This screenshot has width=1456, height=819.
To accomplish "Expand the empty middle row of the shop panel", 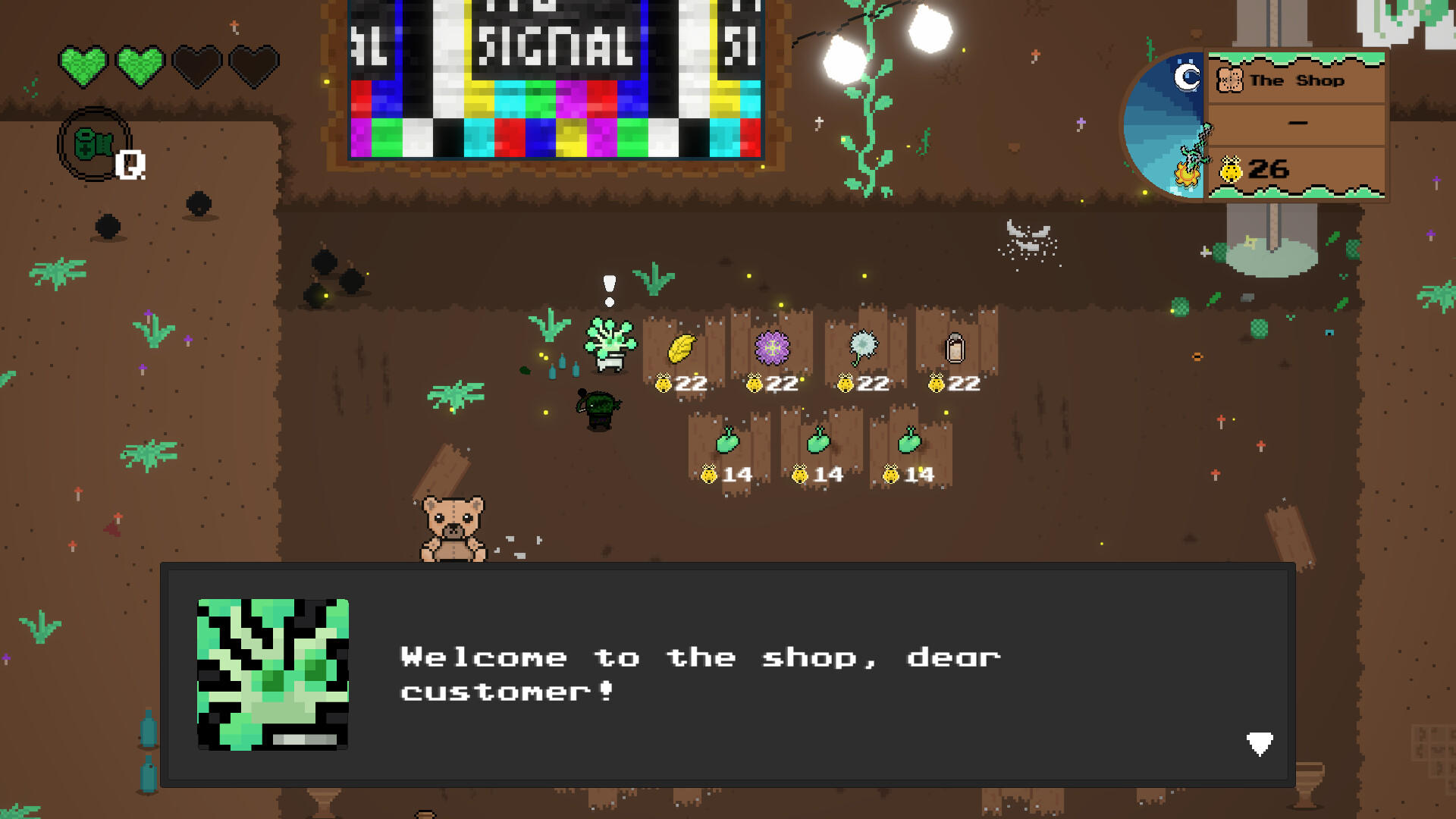I will click(x=1298, y=121).
